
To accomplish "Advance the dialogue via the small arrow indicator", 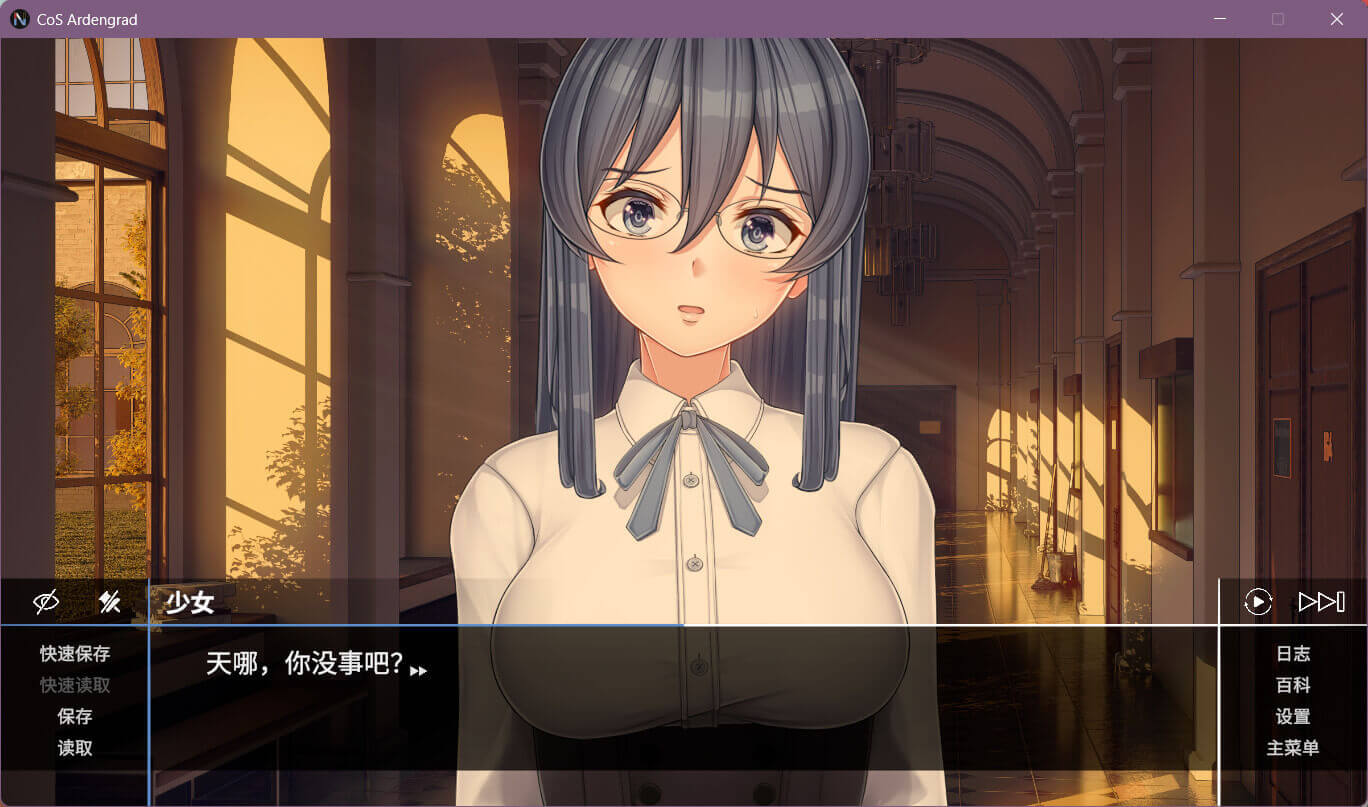I will tap(419, 671).
